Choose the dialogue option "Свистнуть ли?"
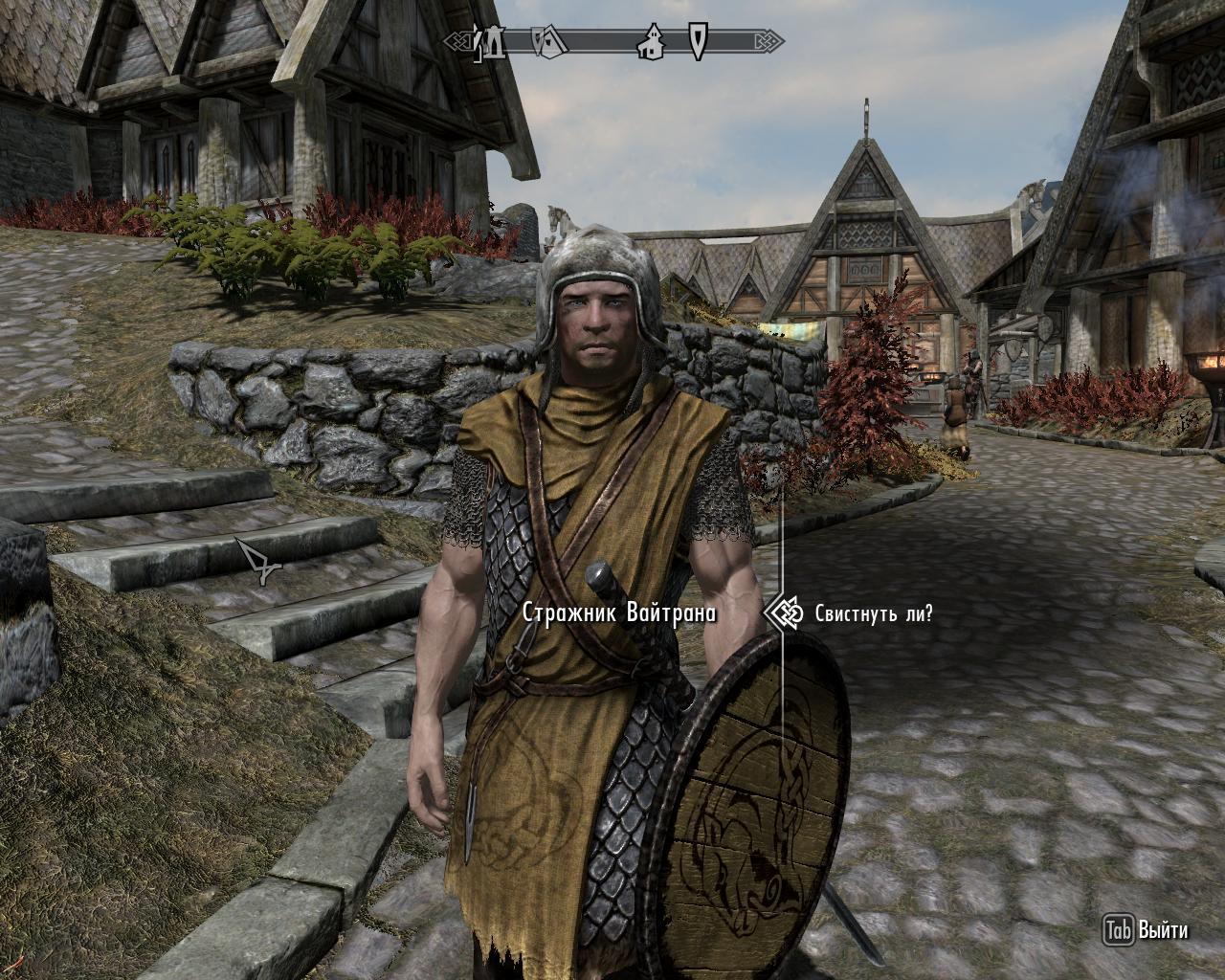The height and width of the screenshot is (980, 1225). [873, 613]
